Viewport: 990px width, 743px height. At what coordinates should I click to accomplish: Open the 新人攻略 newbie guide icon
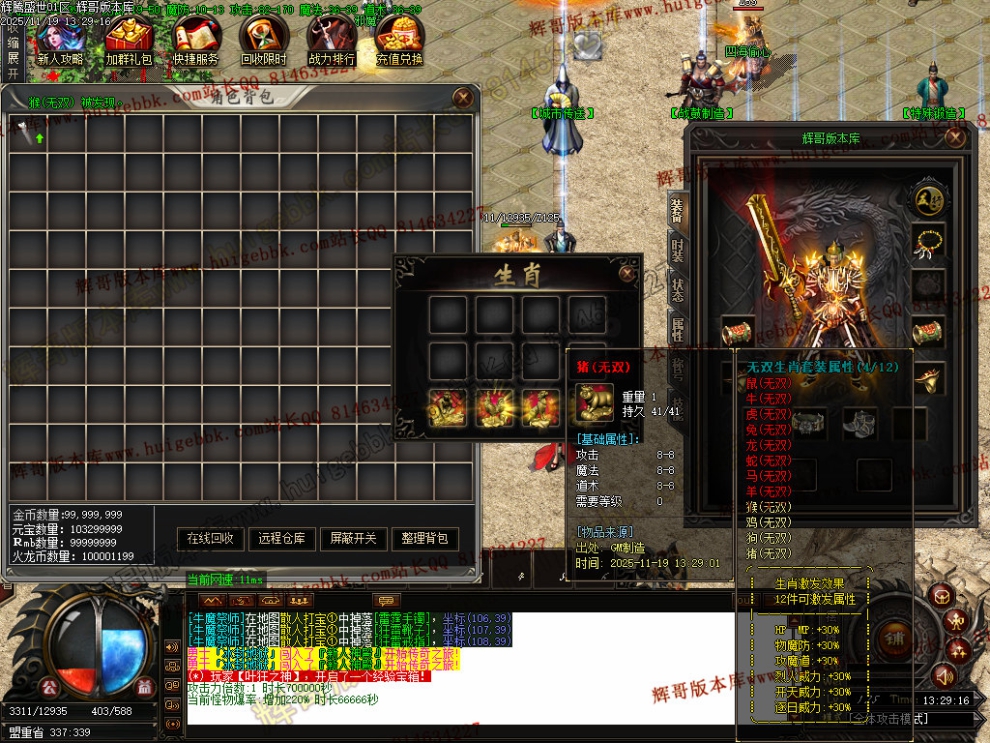(60, 42)
